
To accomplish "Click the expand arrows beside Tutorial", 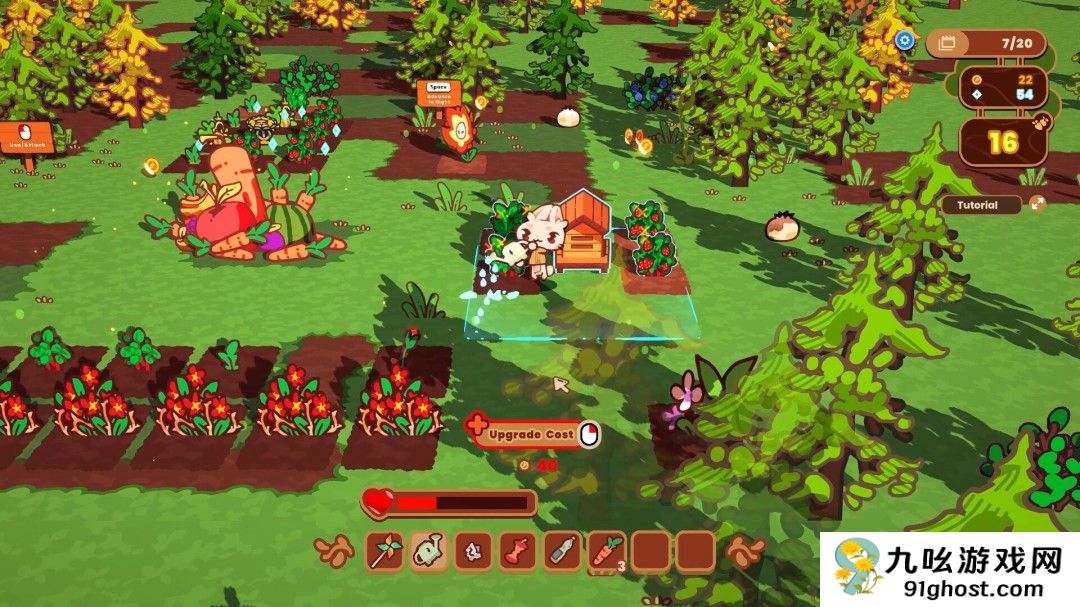I will coord(1037,205).
